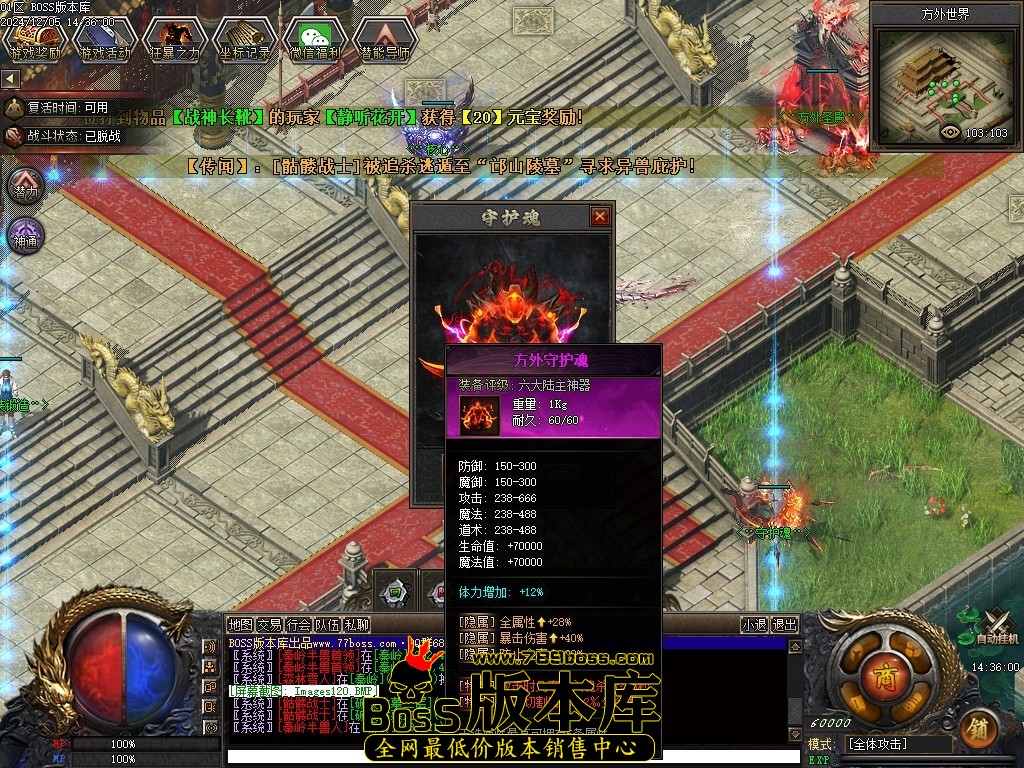Activate the 狂暴之力 icon
The image size is (1024, 768).
click(174, 40)
